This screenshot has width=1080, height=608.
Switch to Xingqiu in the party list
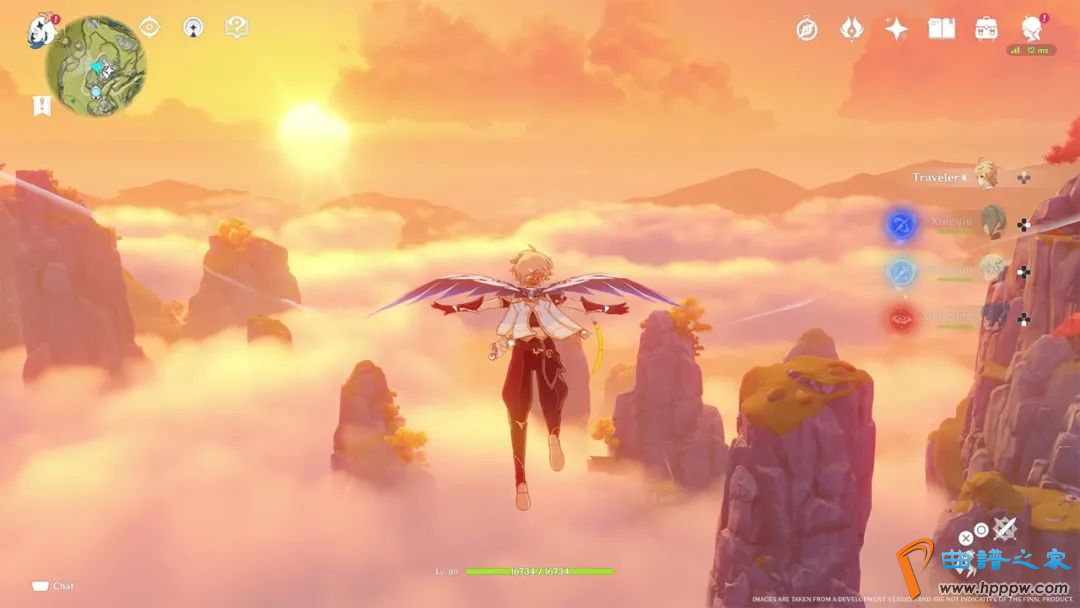pyautogui.click(x=992, y=222)
